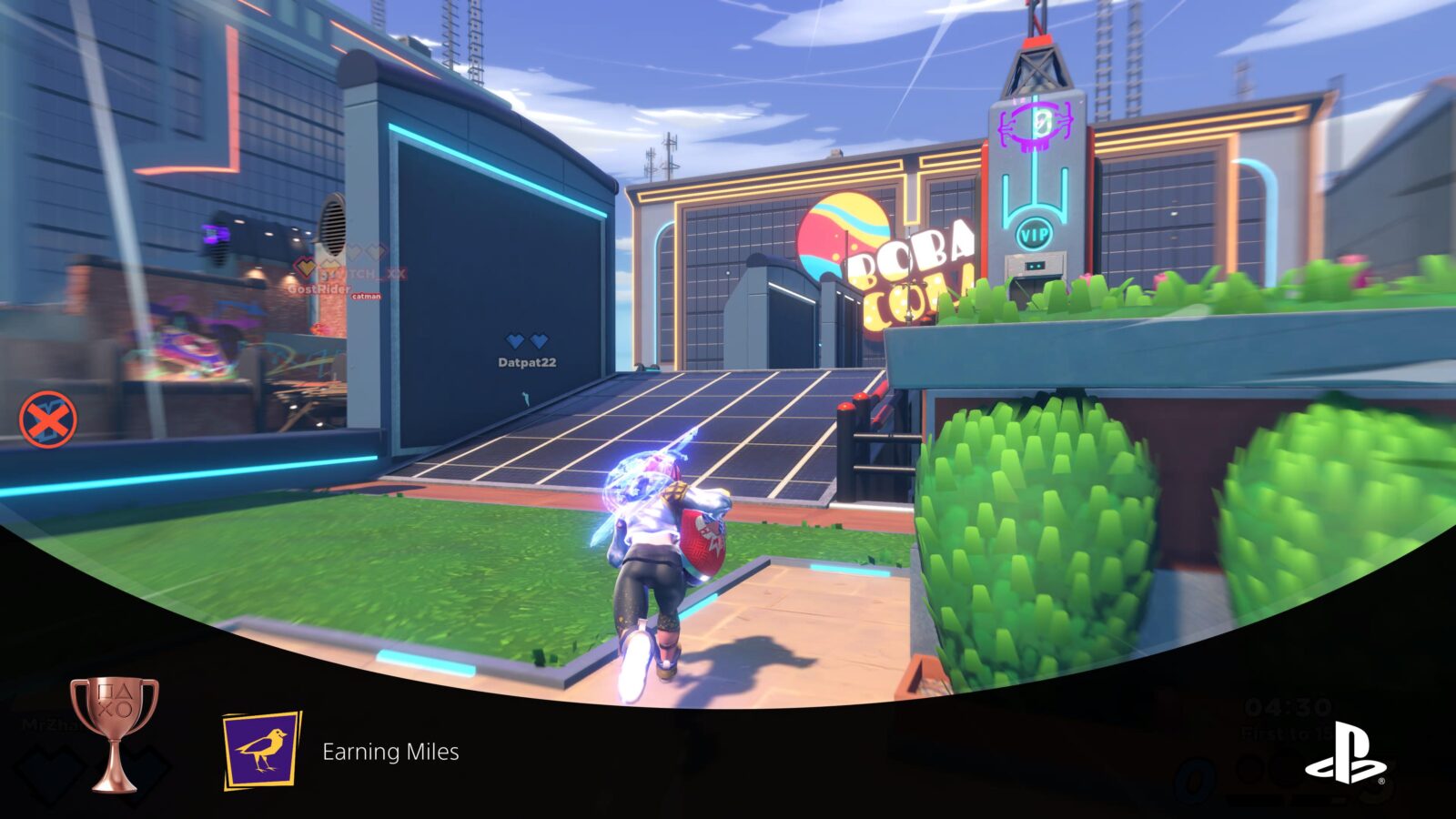1456x819 pixels.
Task: Select the red X offscreen indicator icon
Action: [48, 420]
